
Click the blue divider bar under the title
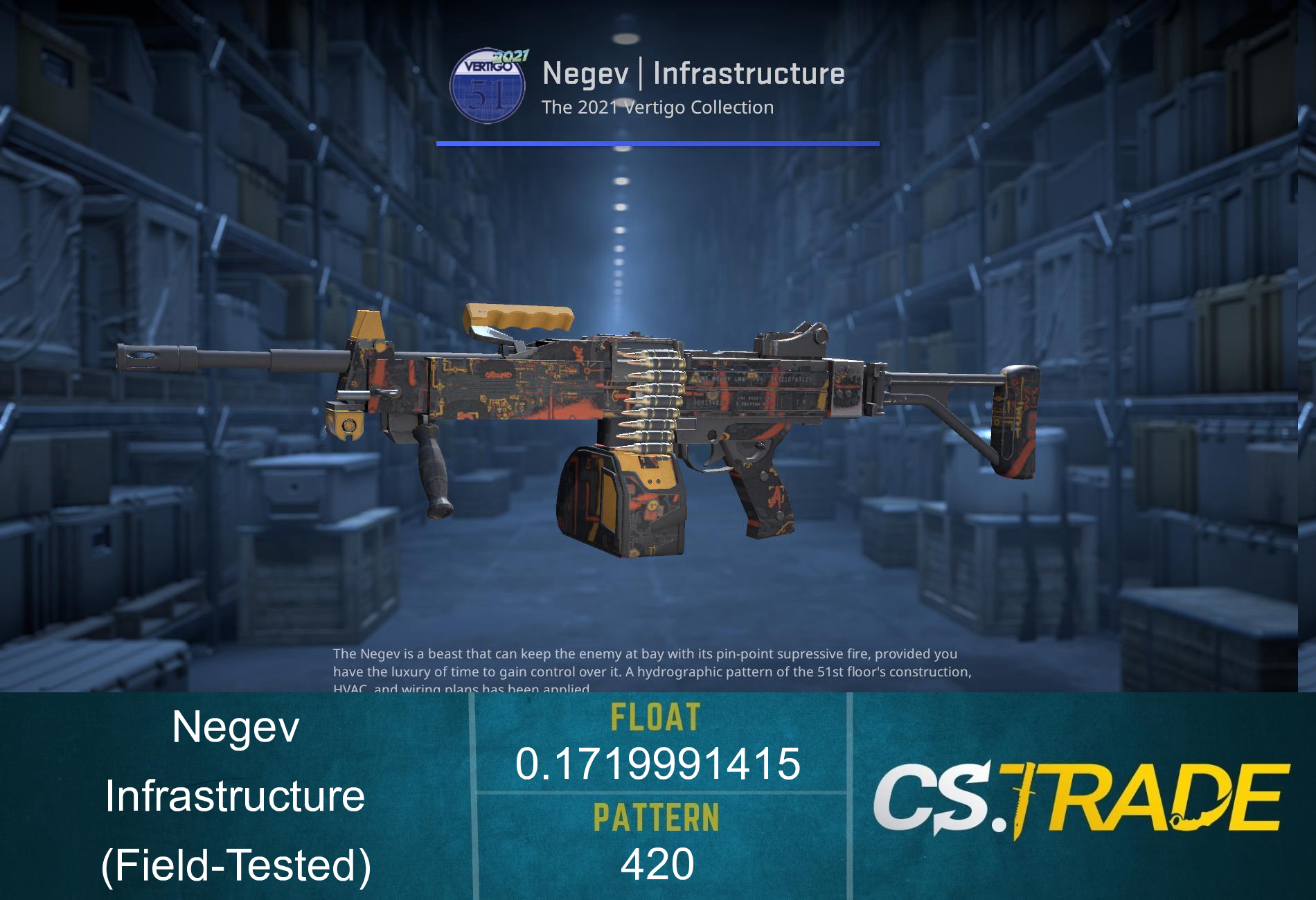coord(658,142)
